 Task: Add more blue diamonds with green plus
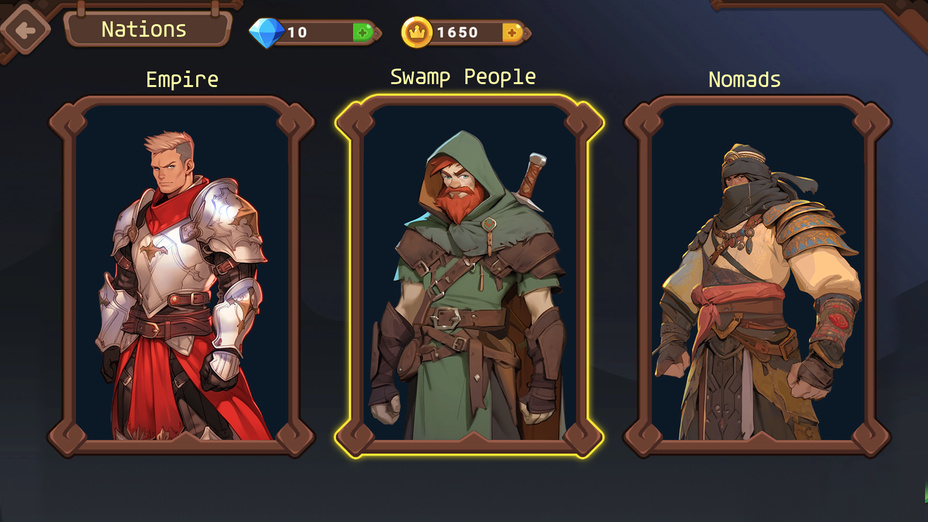coord(362,32)
